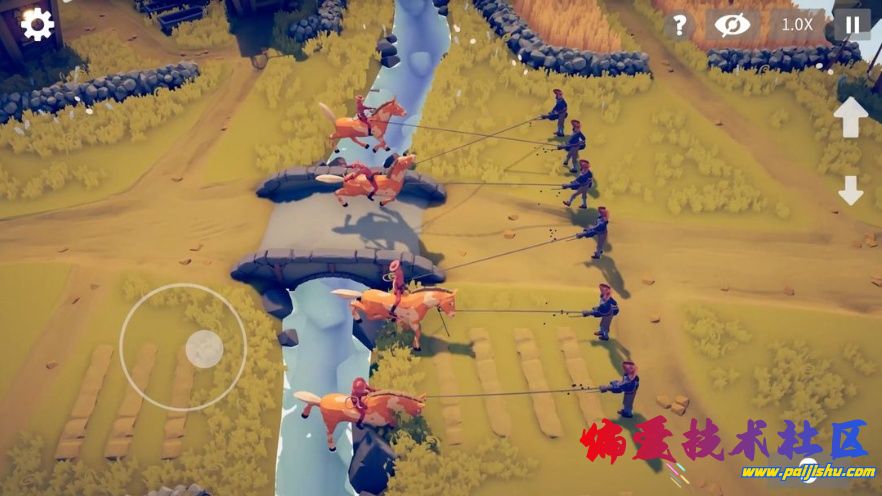The width and height of the screenshot is (882, 496).
Task: Open the settings gear menu
Action: (x=37, y=24)
